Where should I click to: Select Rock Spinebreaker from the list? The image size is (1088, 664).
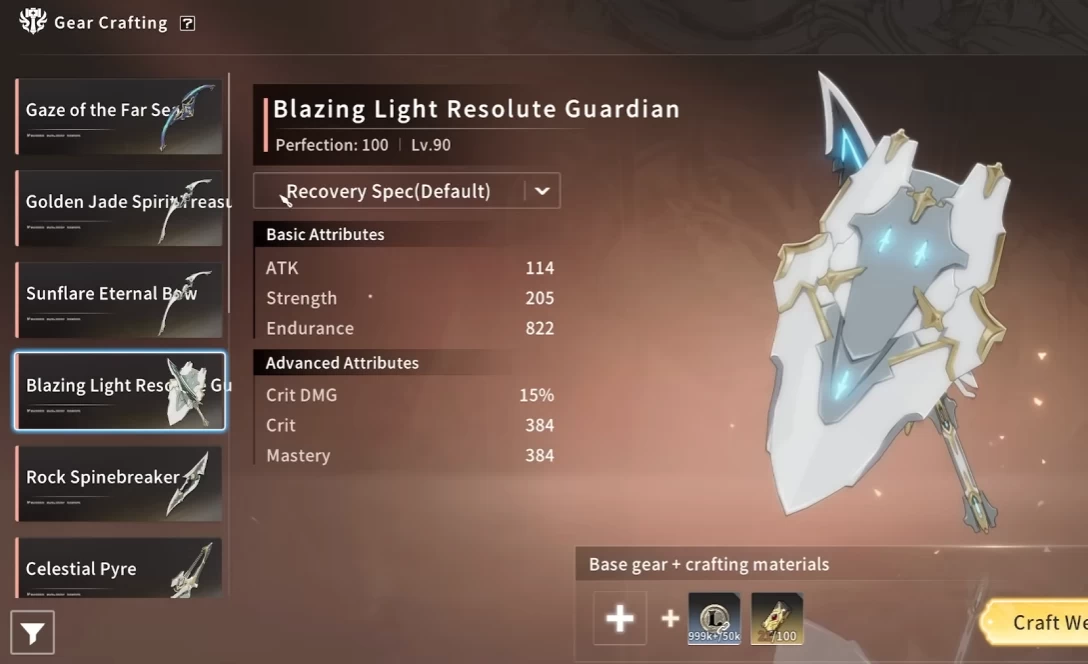119,483
